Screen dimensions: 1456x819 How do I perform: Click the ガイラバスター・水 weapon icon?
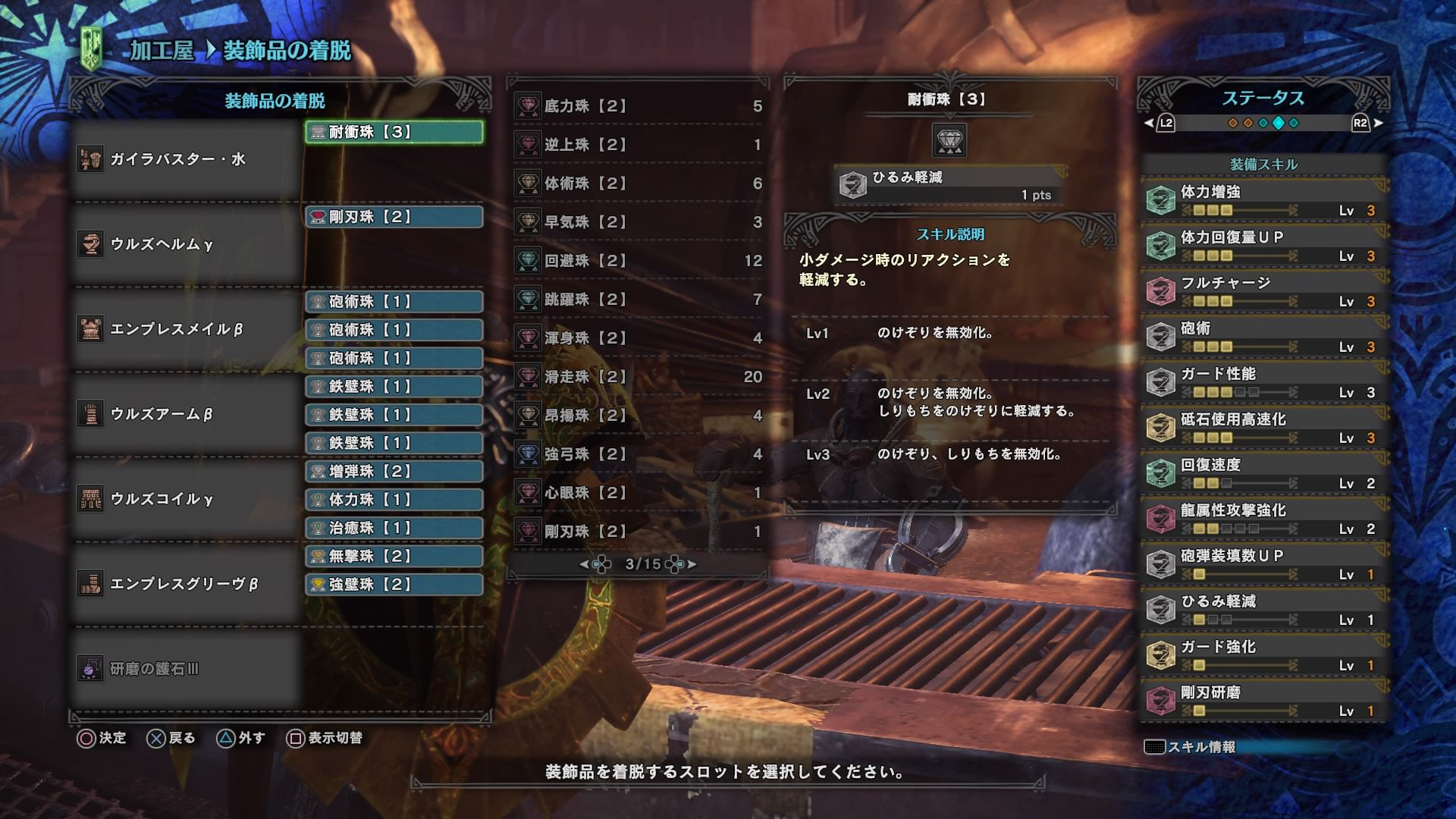tap(91, 159)
